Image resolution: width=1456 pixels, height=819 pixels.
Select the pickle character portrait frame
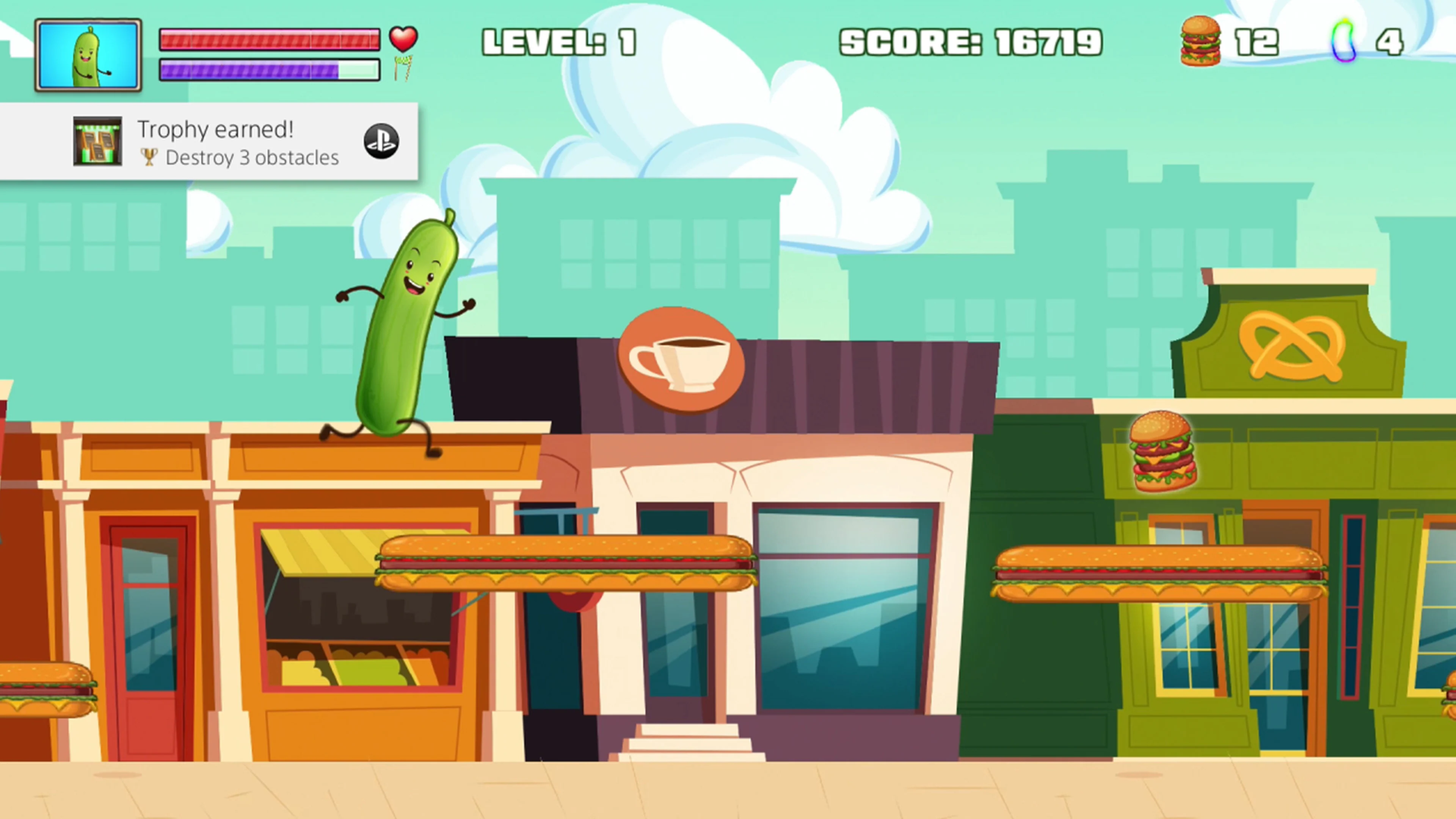click(88, 54)
